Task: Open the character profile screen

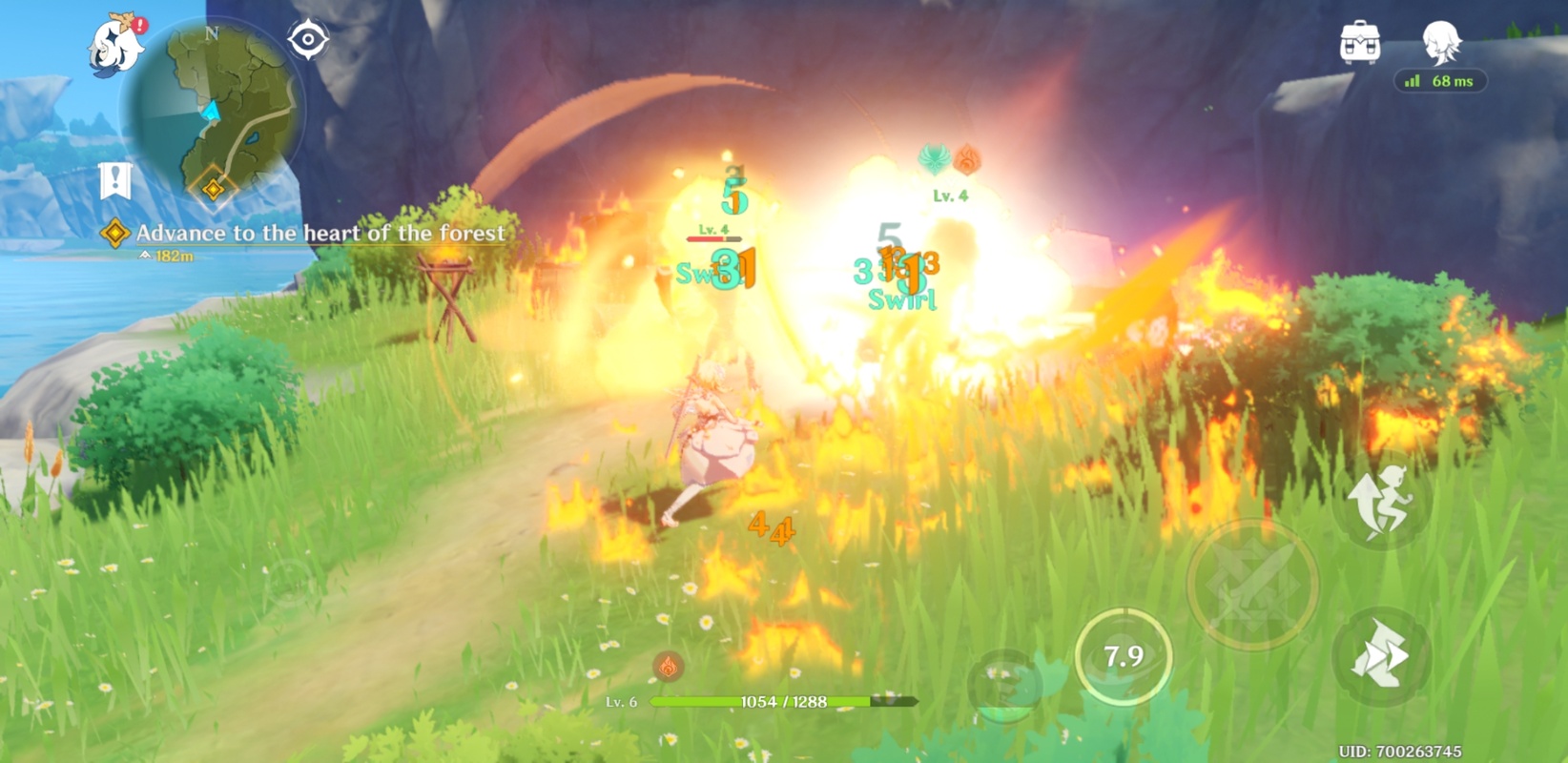Action: click(1441, 44)
